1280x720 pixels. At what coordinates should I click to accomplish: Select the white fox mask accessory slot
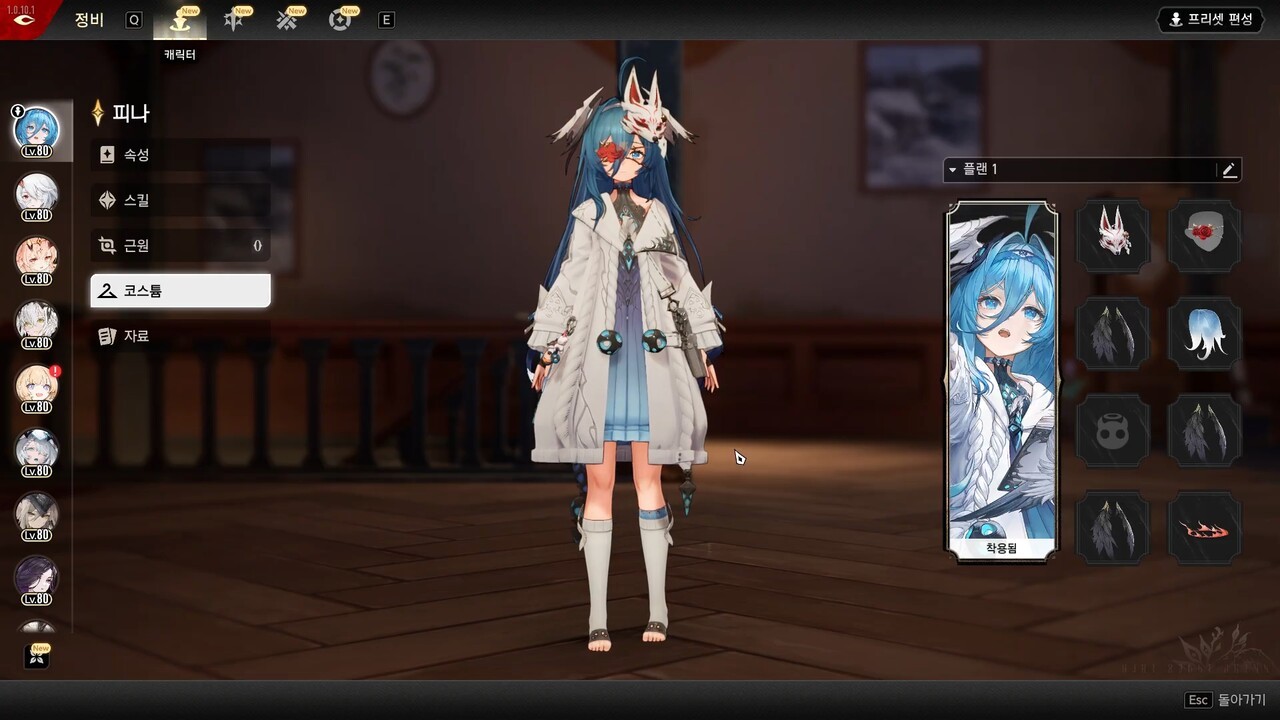[x=1113, y=235]
